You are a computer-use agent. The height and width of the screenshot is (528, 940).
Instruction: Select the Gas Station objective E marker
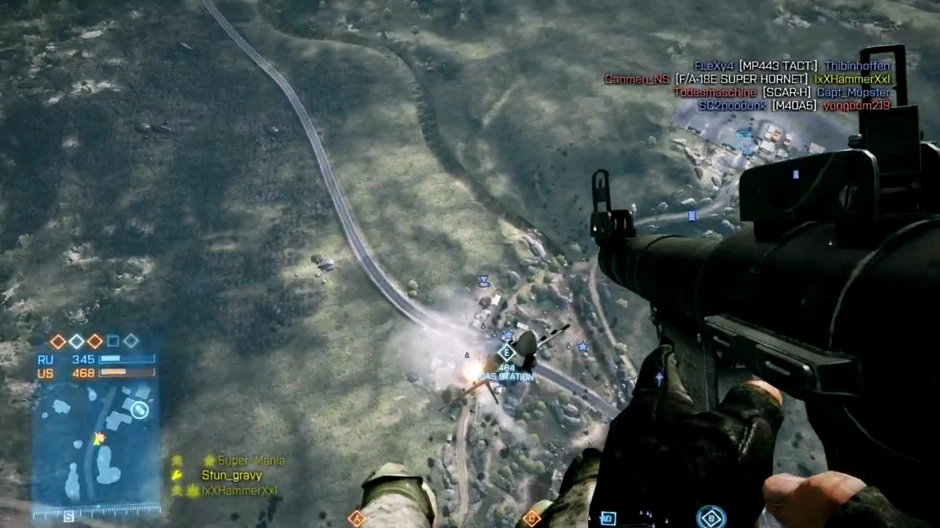pos(505,352)
